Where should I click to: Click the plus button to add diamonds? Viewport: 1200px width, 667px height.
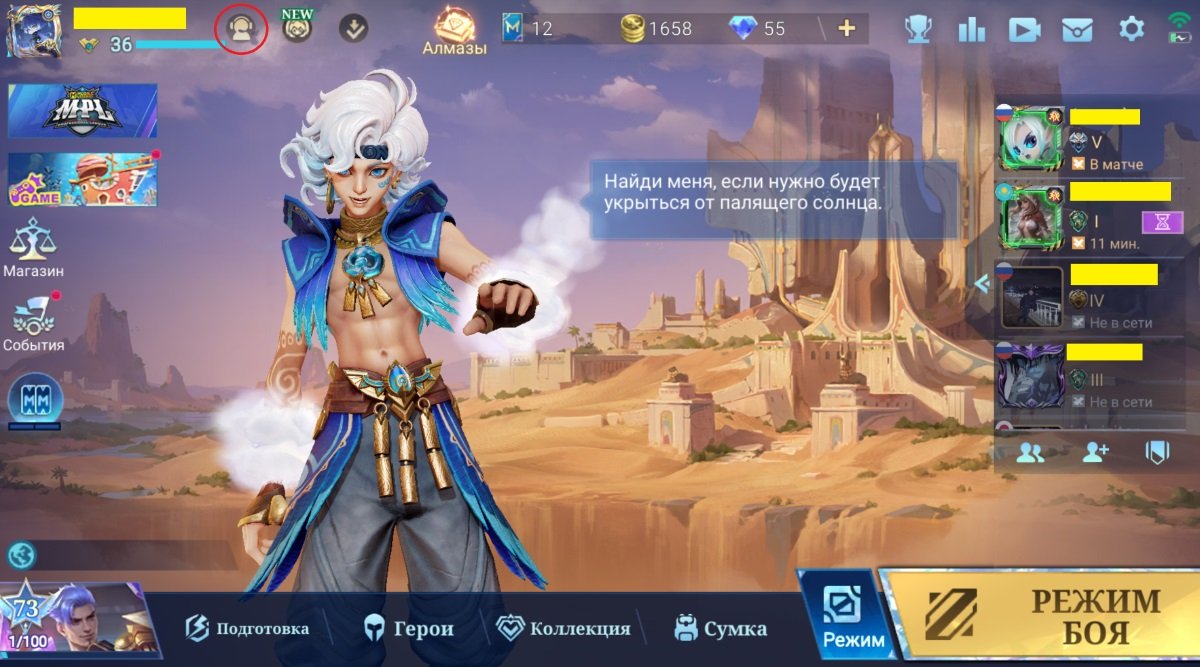[847, 28]
